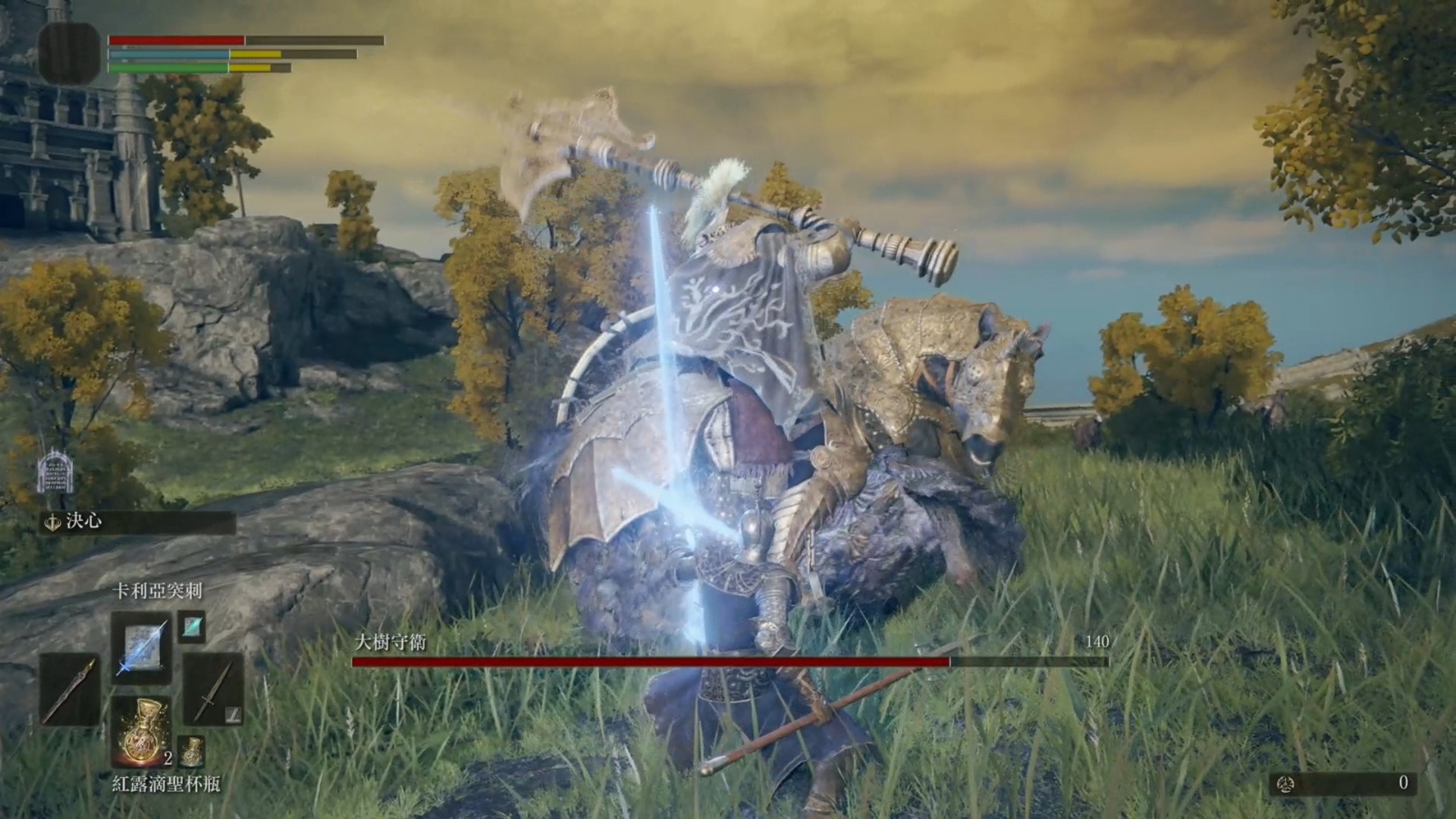
Task: Use the Flask of Crimson Tears slot
Action: (142, 732)
